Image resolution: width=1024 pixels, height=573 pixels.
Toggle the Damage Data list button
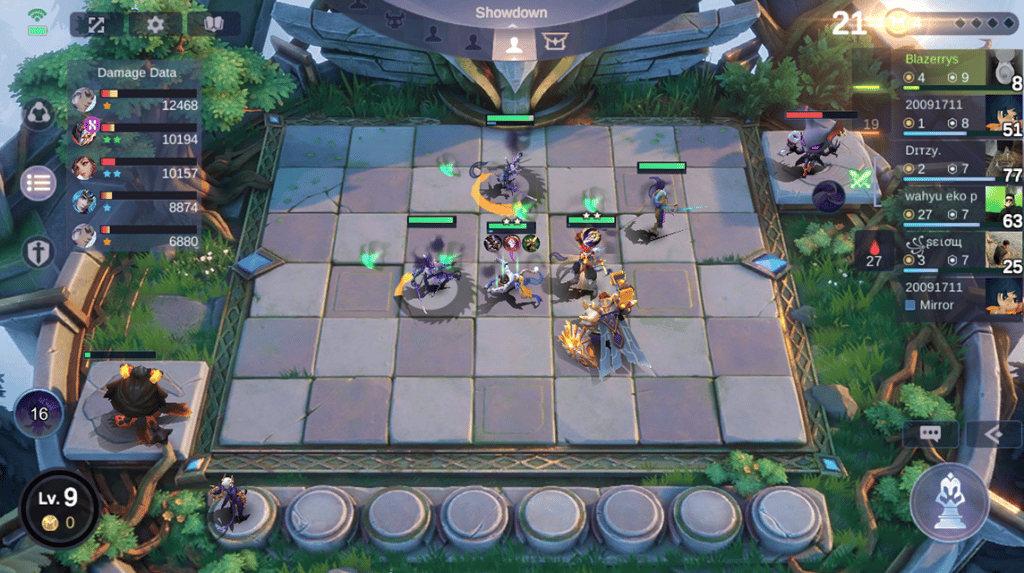(x=38, y=183)
